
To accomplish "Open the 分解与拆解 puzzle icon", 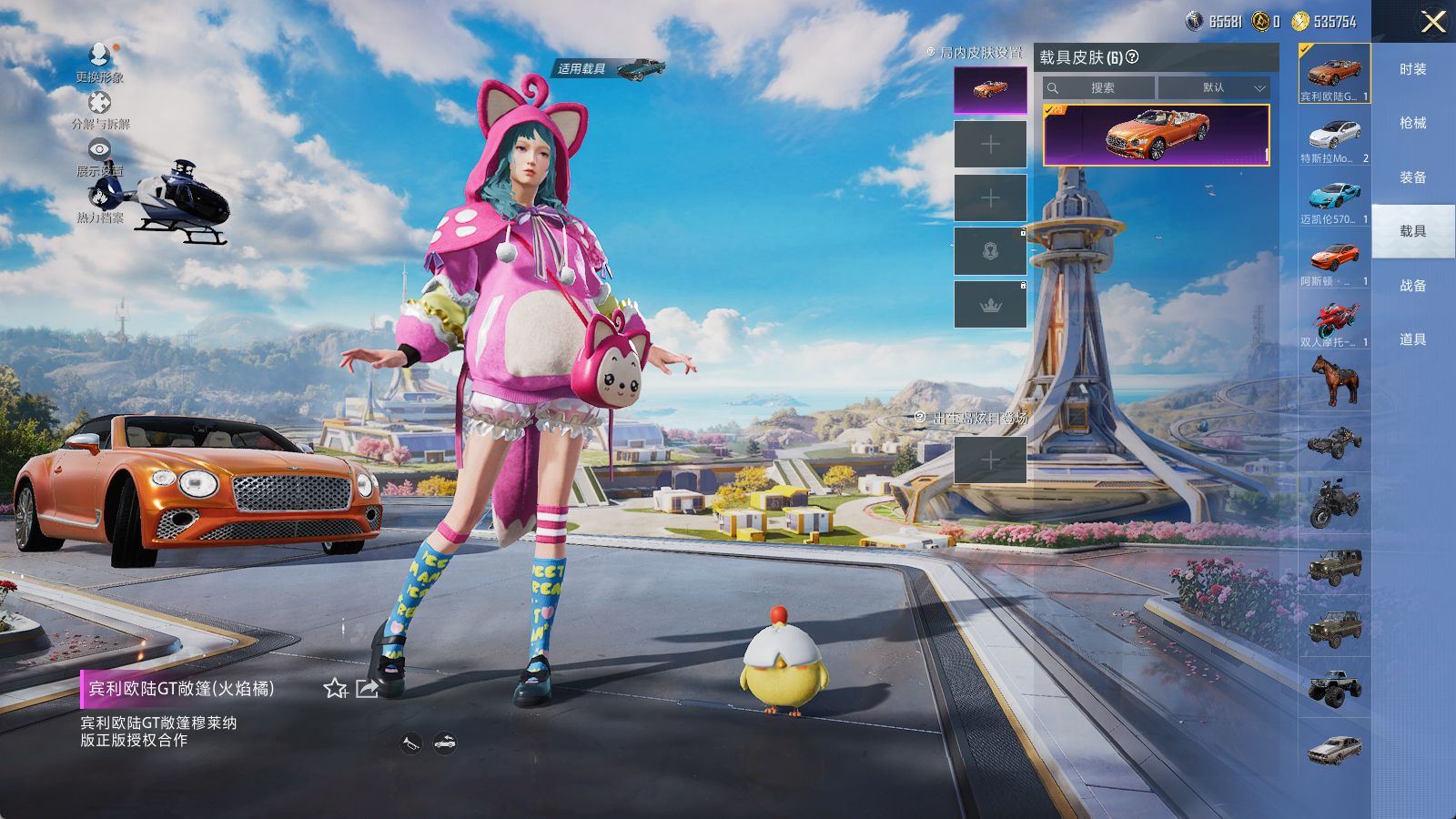I will coord(99,106).
